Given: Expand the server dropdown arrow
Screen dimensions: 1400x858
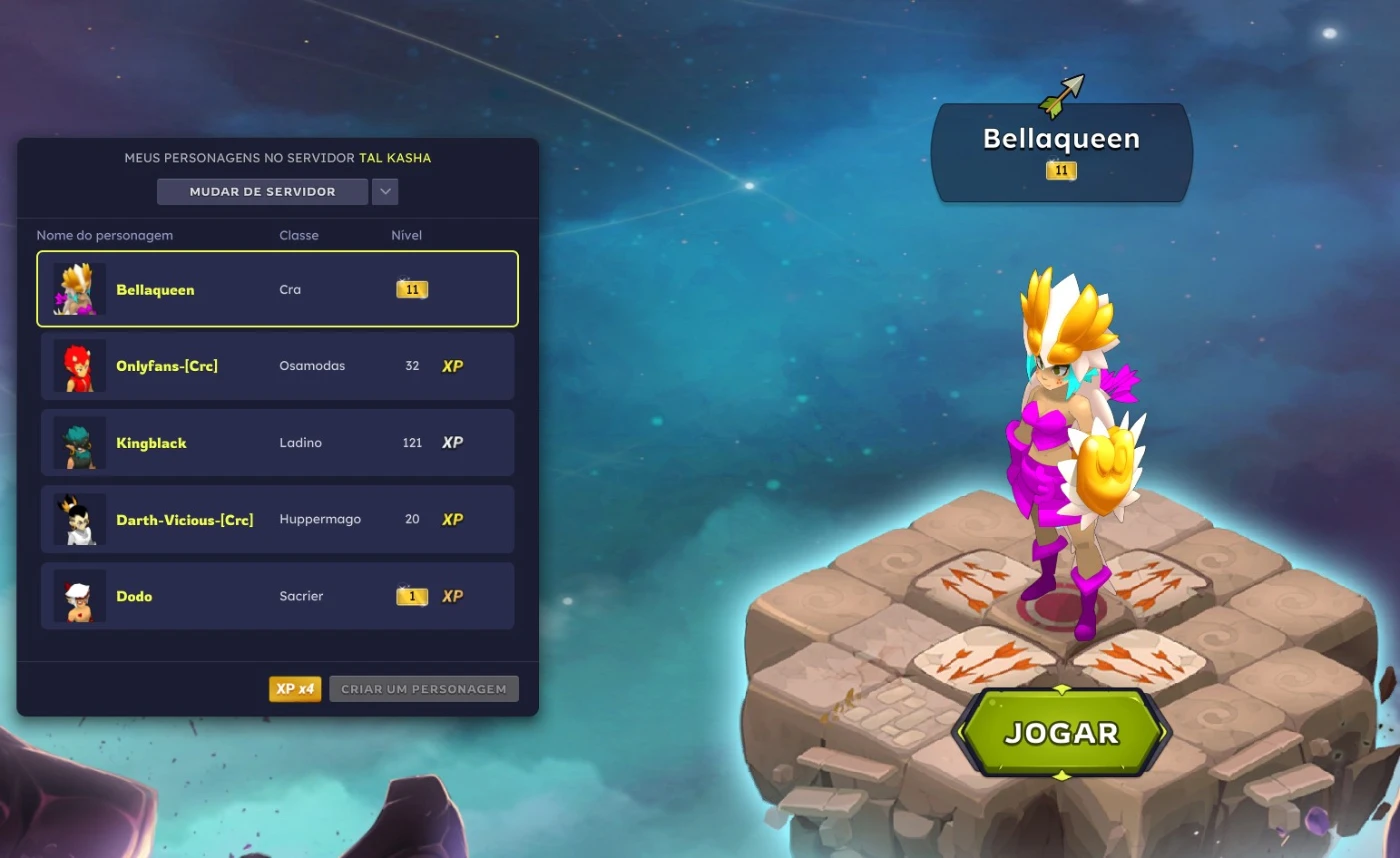Looking at the screenshot, I should [x=385, y=192].
